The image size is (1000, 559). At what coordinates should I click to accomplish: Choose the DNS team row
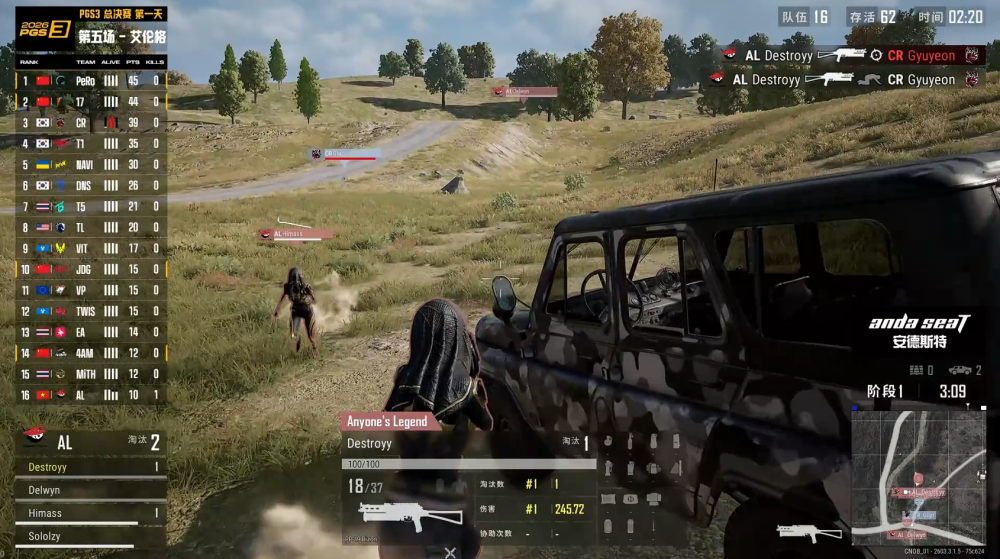click(x=90, y=185)
